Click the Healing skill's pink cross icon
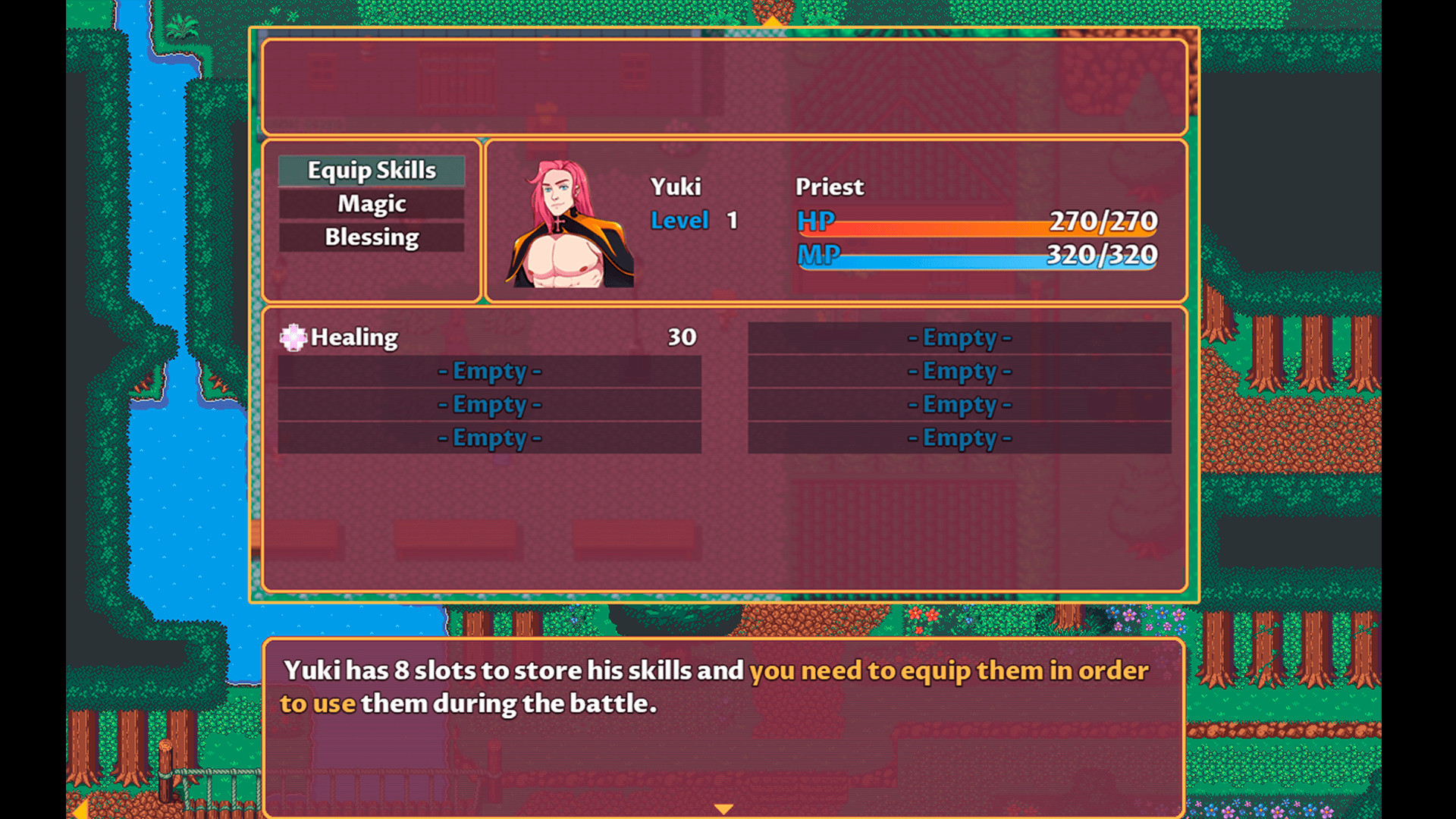 [293, 338]
